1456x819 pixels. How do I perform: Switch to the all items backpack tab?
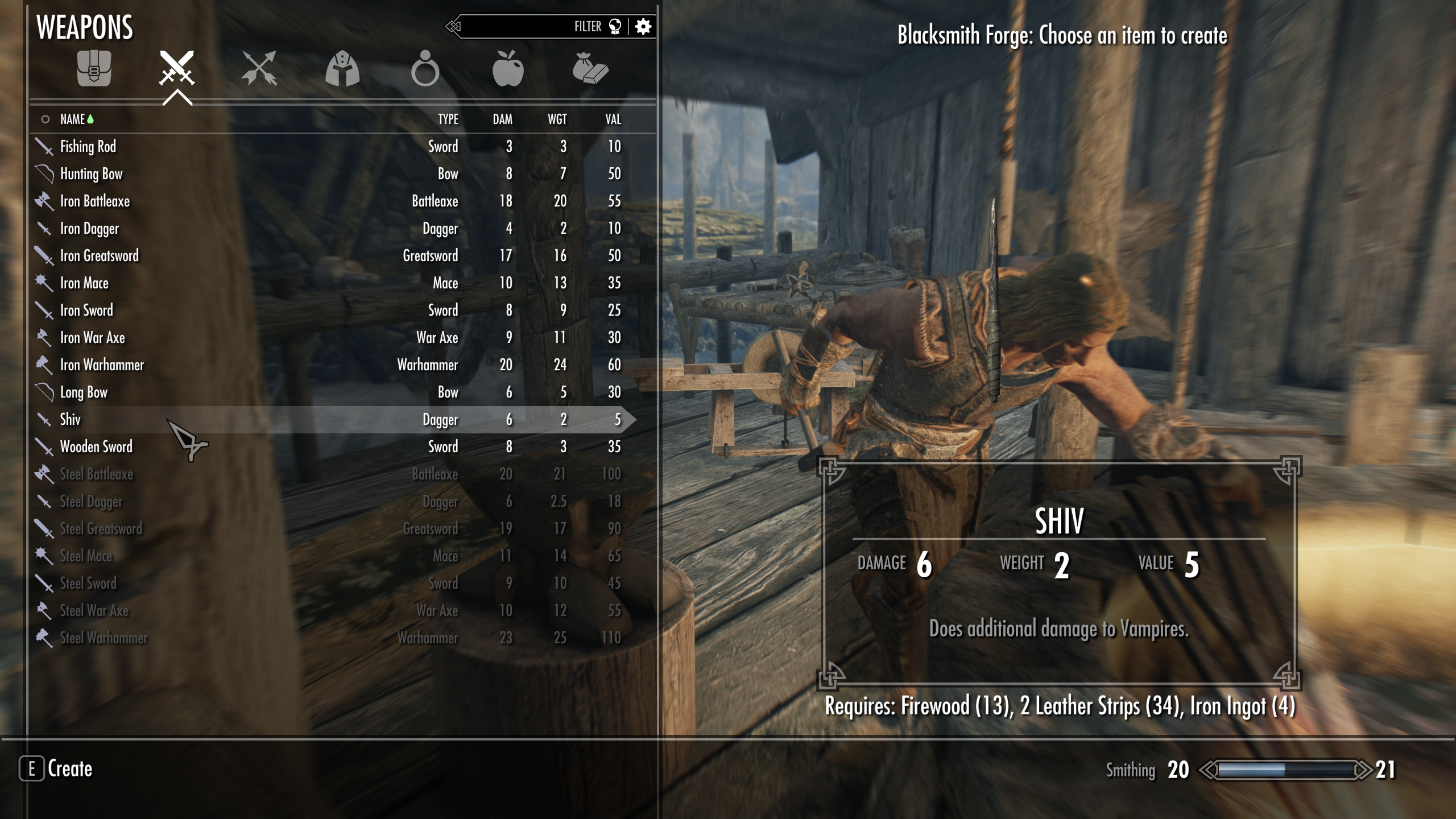pos(94,69)
